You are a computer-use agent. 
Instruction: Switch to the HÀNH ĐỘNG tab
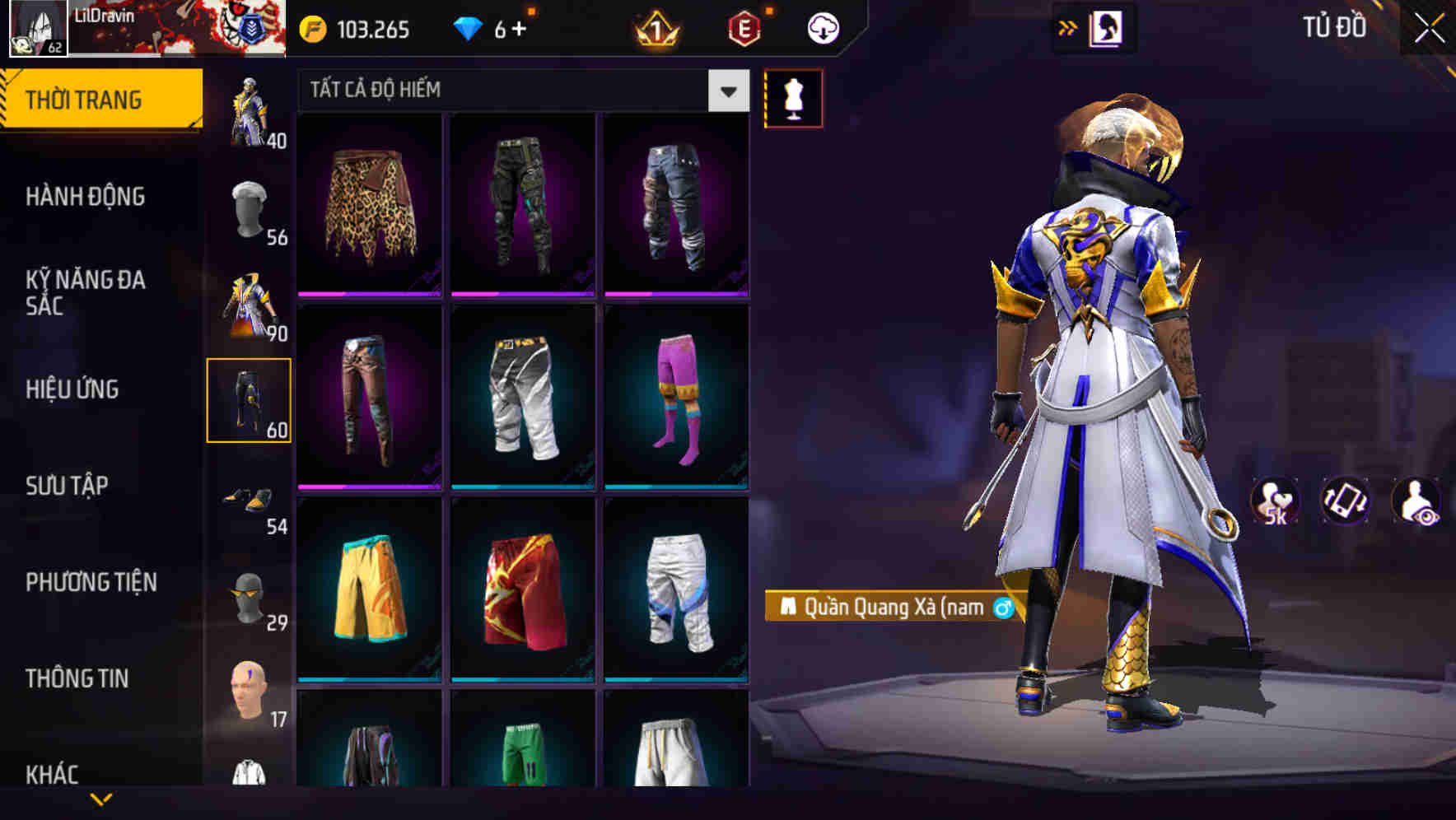click(x=83, y=197)
